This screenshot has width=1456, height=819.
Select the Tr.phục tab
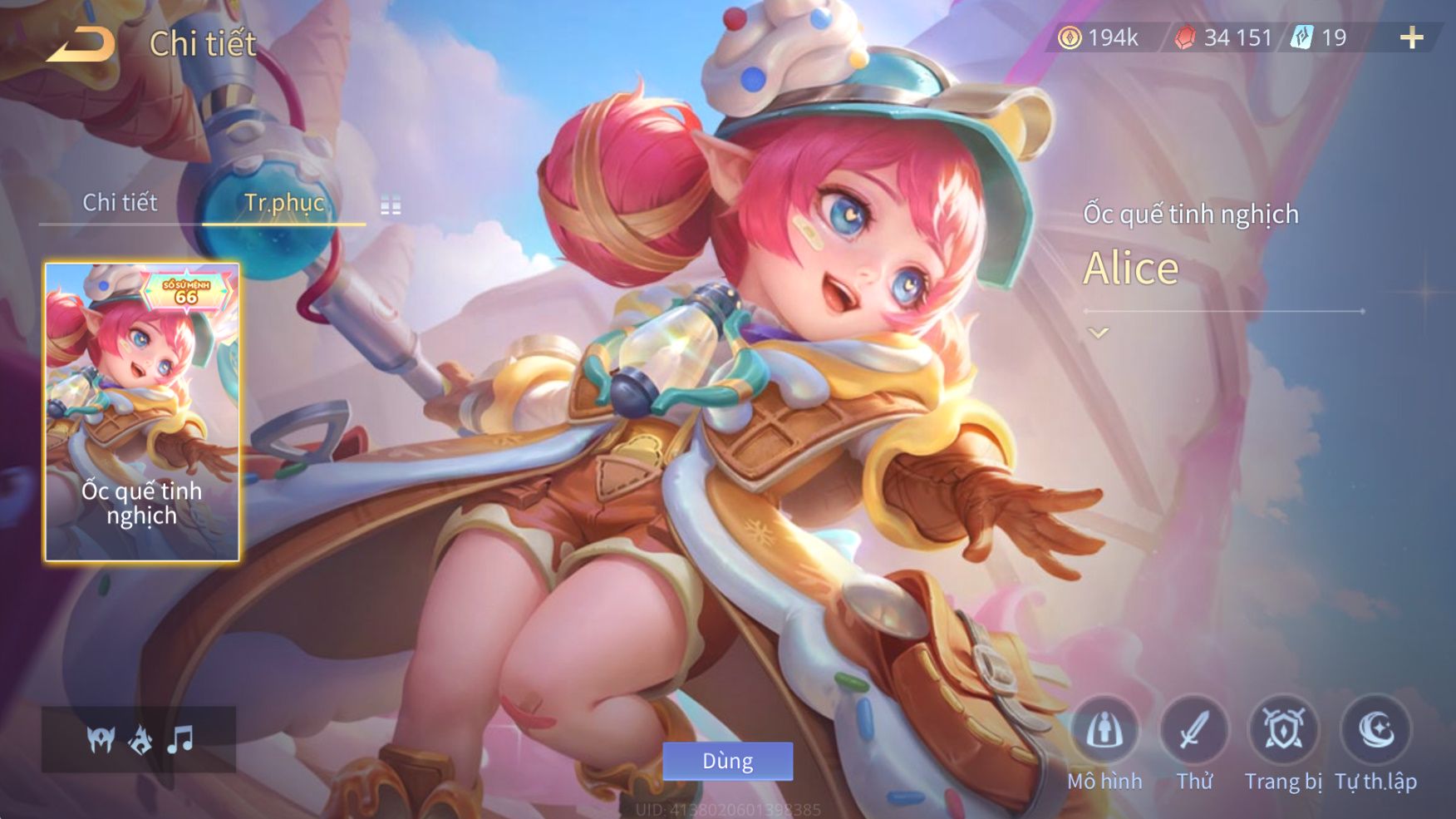pyautogui.click(x=283, y=202)
